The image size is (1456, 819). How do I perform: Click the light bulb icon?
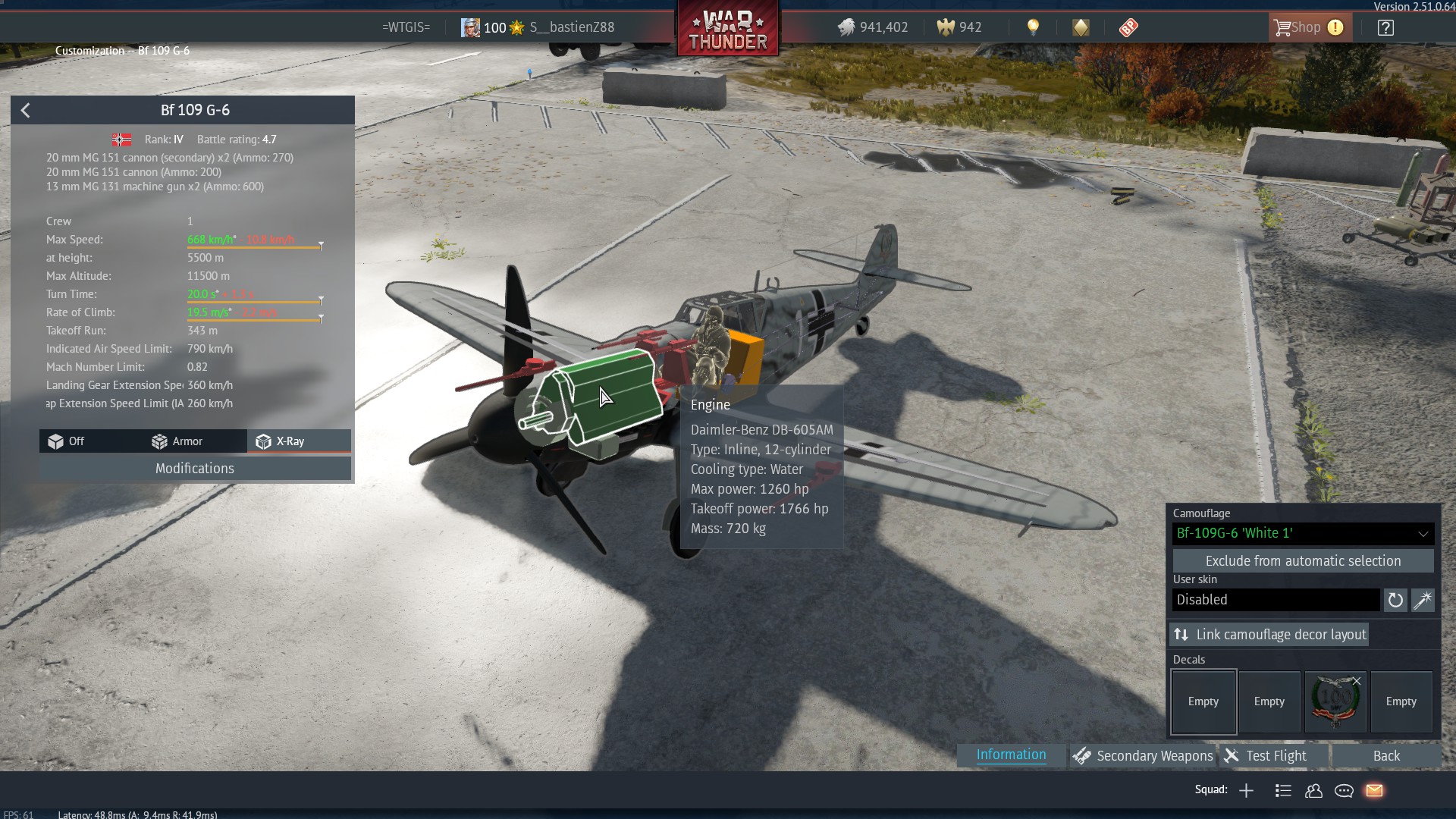coord(1033,28)
